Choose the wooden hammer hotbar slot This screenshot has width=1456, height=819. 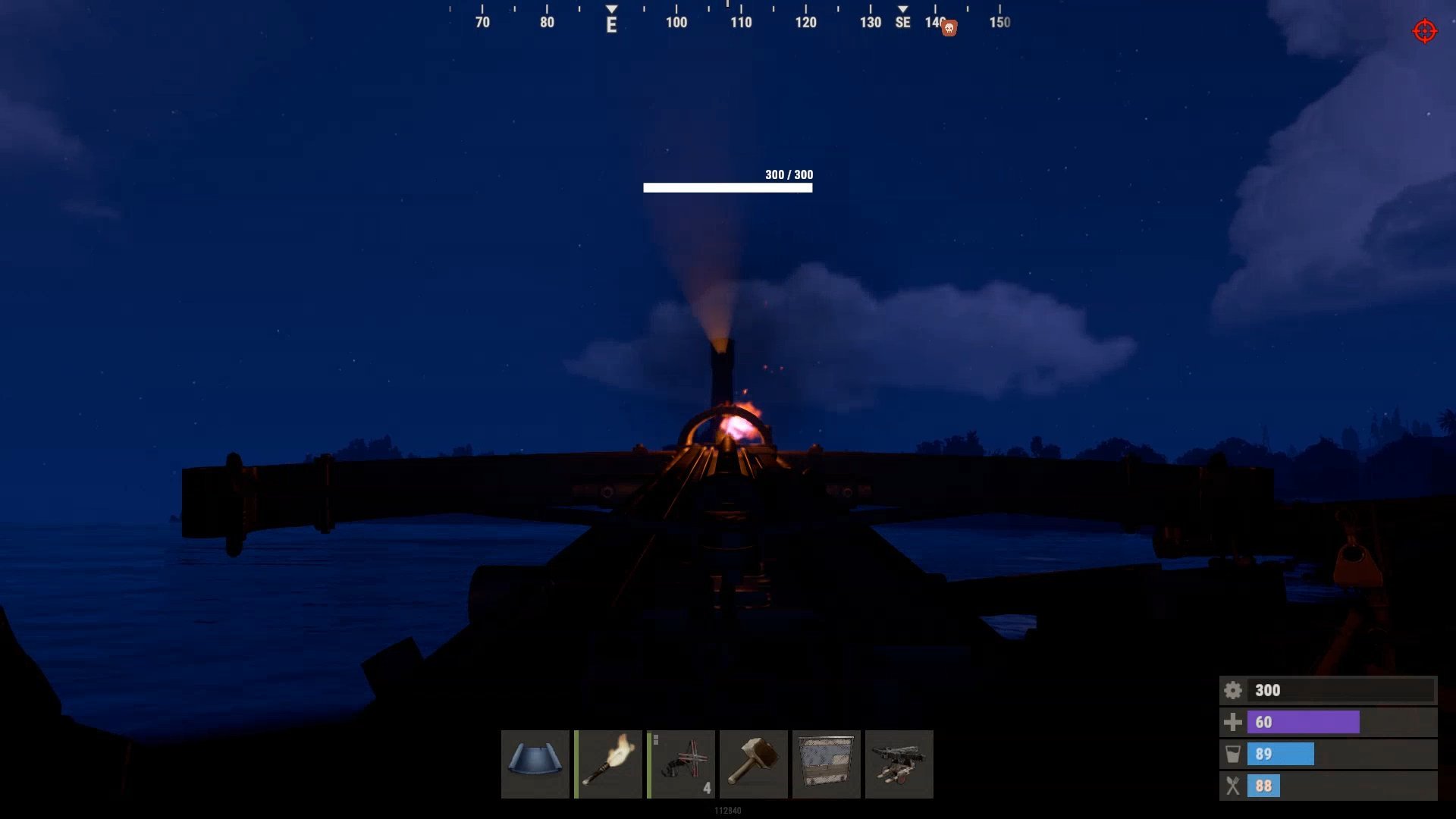pyautogui.click(x=753, y=764)
